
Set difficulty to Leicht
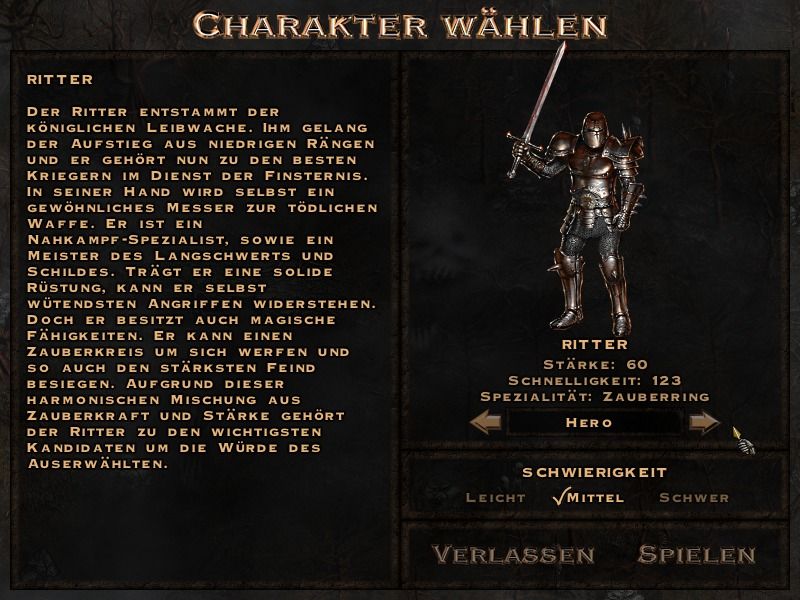tap(496, 497)
